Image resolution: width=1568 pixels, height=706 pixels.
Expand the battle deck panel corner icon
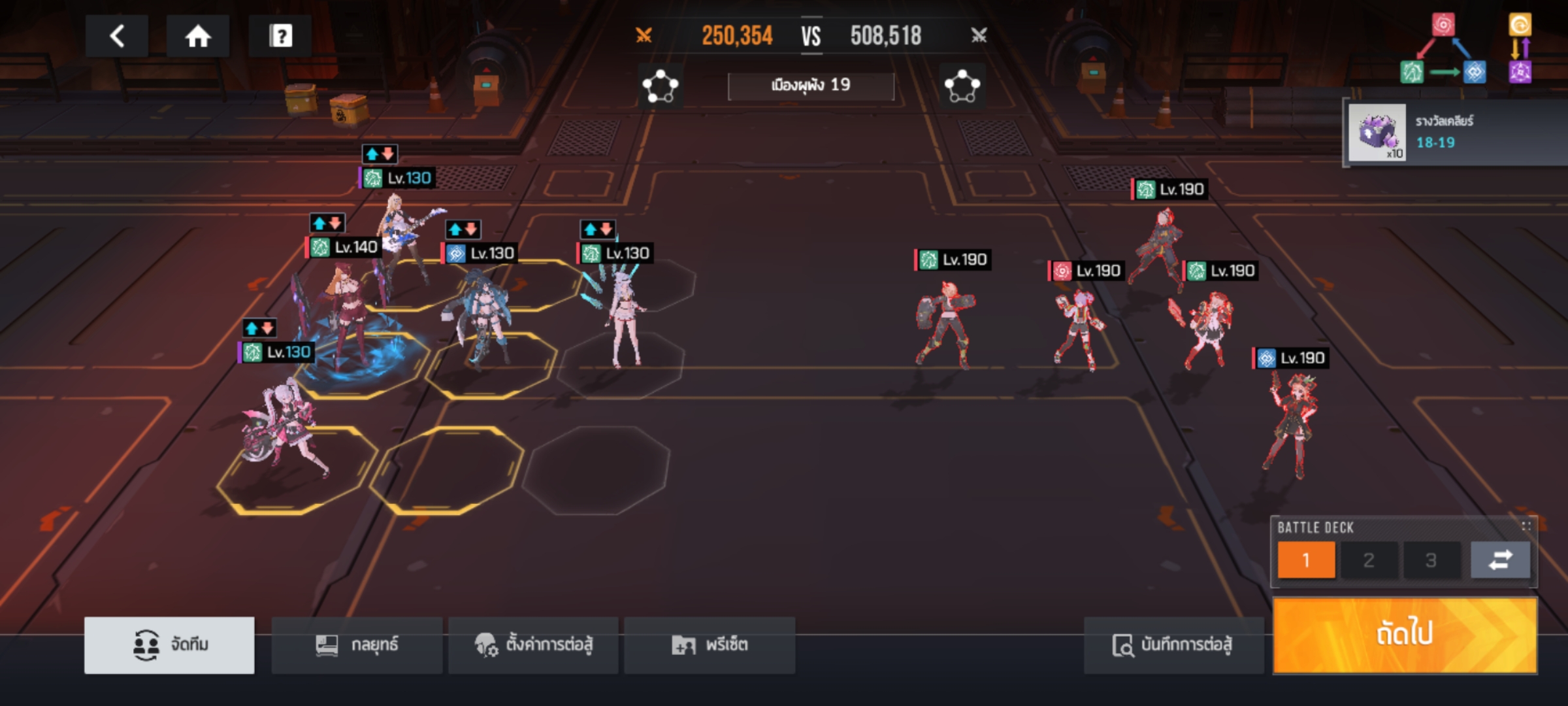point(1526,526)
